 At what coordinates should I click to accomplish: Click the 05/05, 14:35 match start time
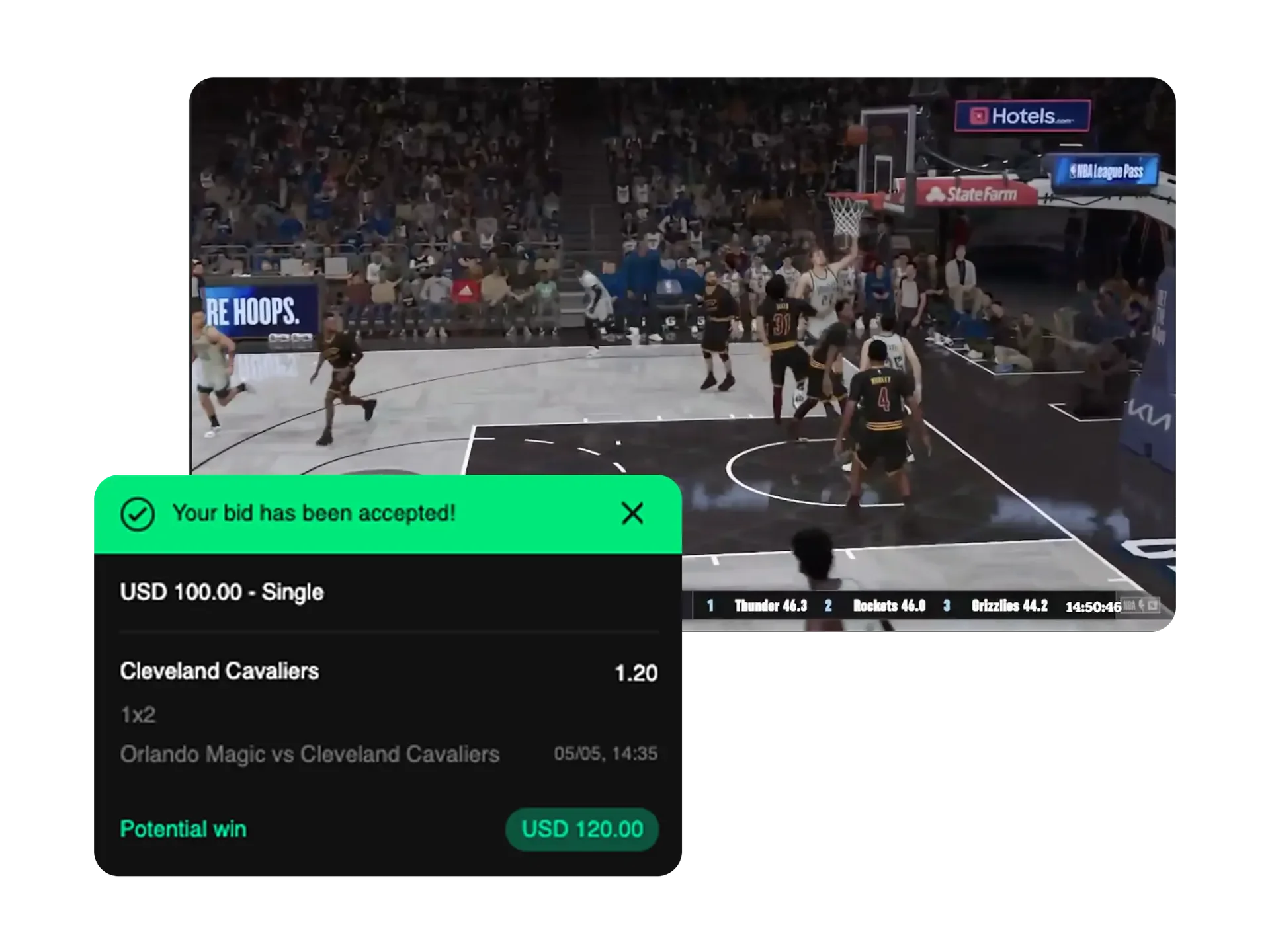tap(604, 754)
